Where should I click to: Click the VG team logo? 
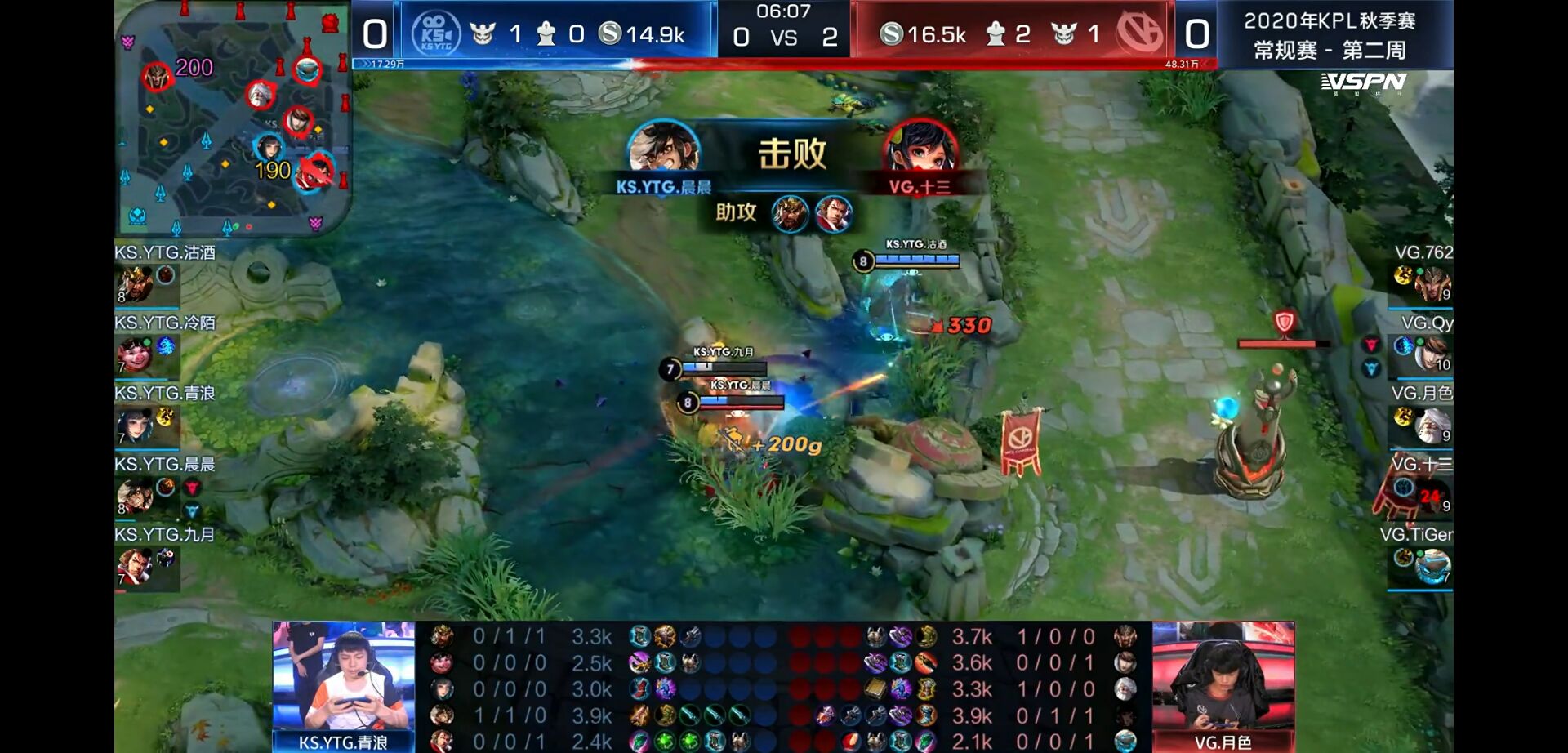[x=1140, y=34]
